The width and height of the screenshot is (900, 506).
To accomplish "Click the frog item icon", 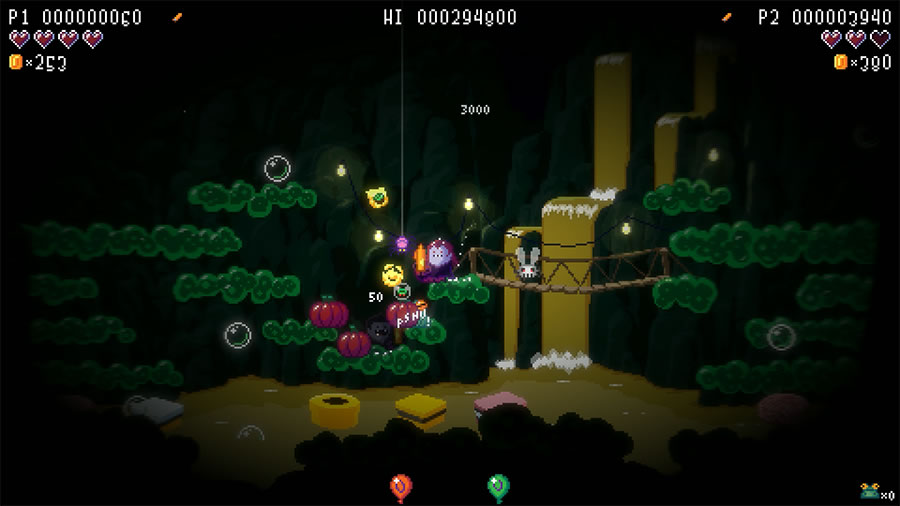I will coord(869,490).
